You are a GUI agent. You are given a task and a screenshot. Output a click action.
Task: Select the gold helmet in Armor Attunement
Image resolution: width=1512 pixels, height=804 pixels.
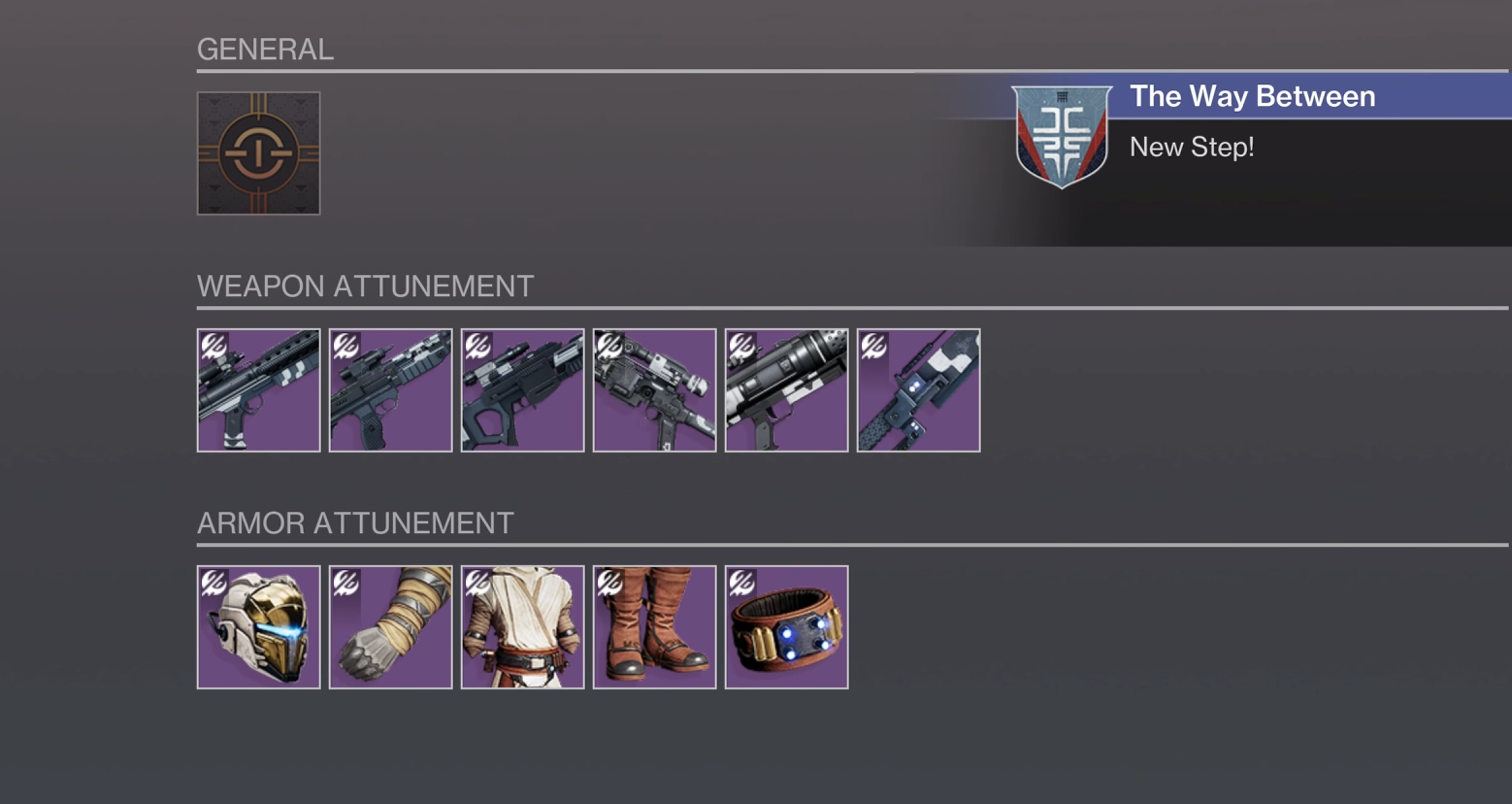pyautogui.click(x=257, y=626)
